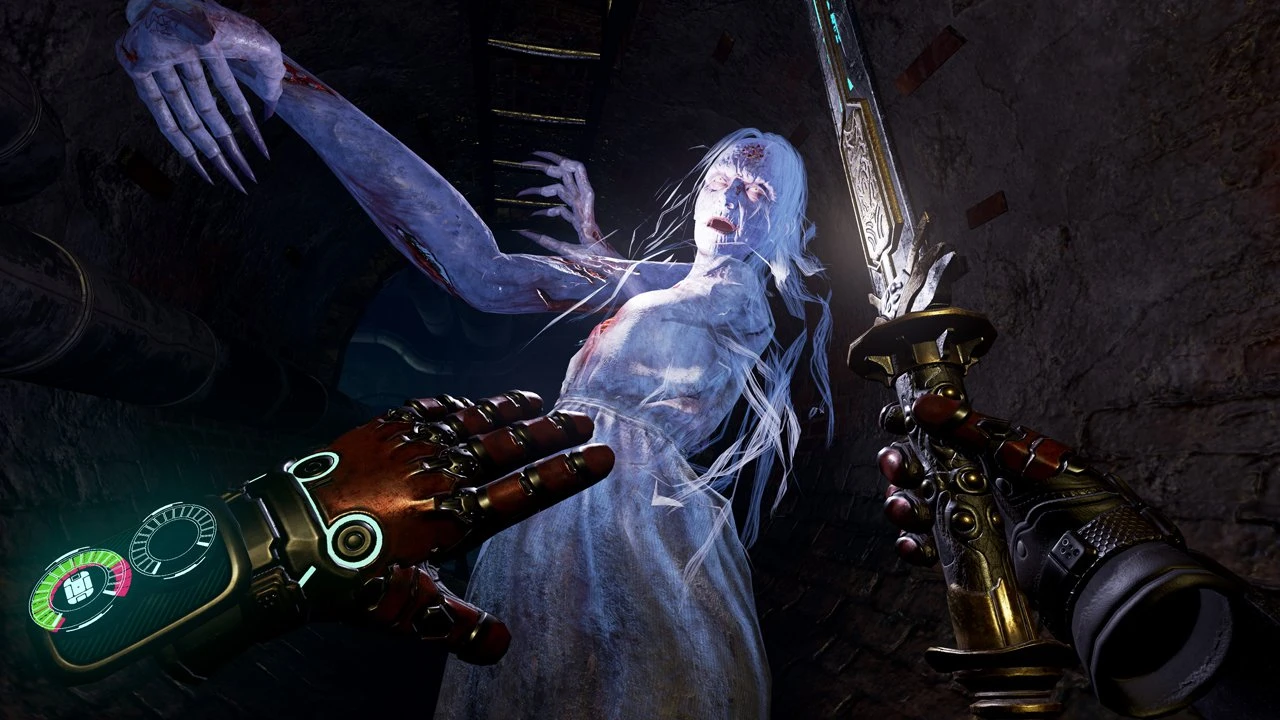The image size is (1280, 720).
Task: Select the medkit icon on the wrist gauge
Action: pyautogui.click(x=76, y=586)
